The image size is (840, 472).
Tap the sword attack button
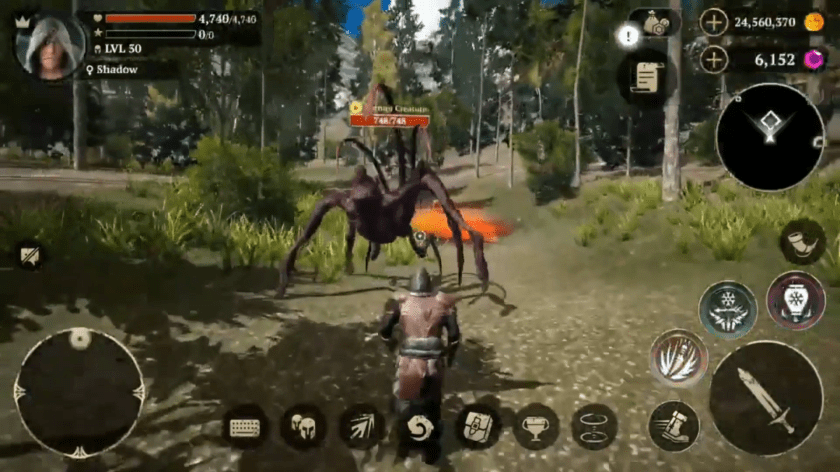coord(766,398)
